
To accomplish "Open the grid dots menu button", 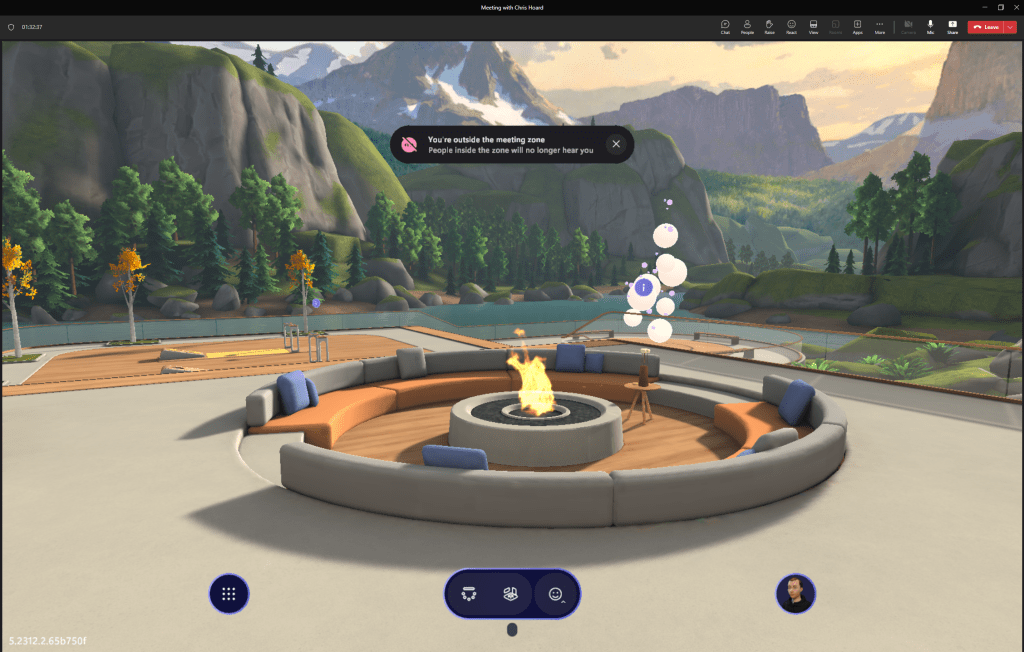I will tap(229, 594).
